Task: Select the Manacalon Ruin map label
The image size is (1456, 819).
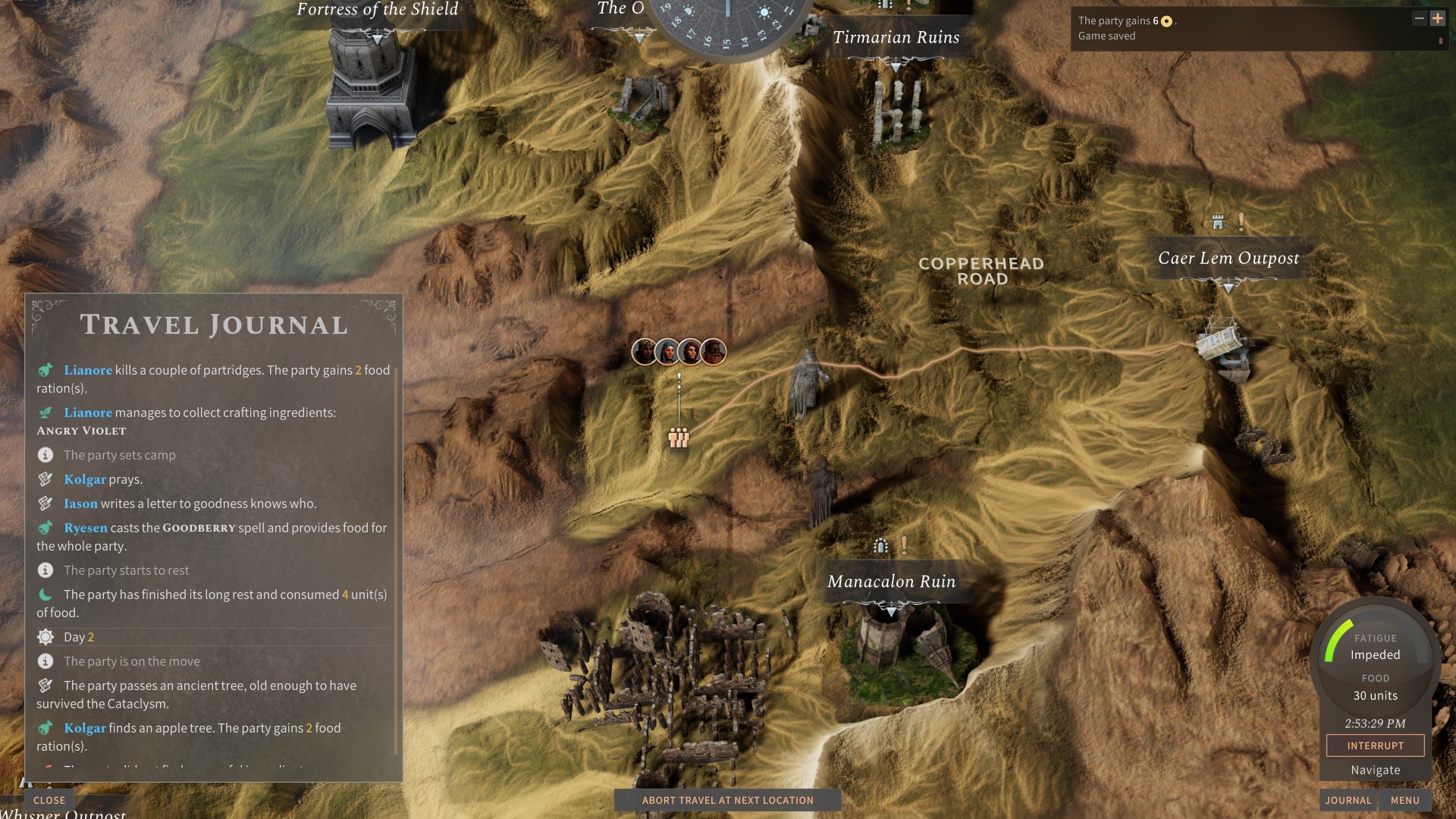Action: [891, 582]
